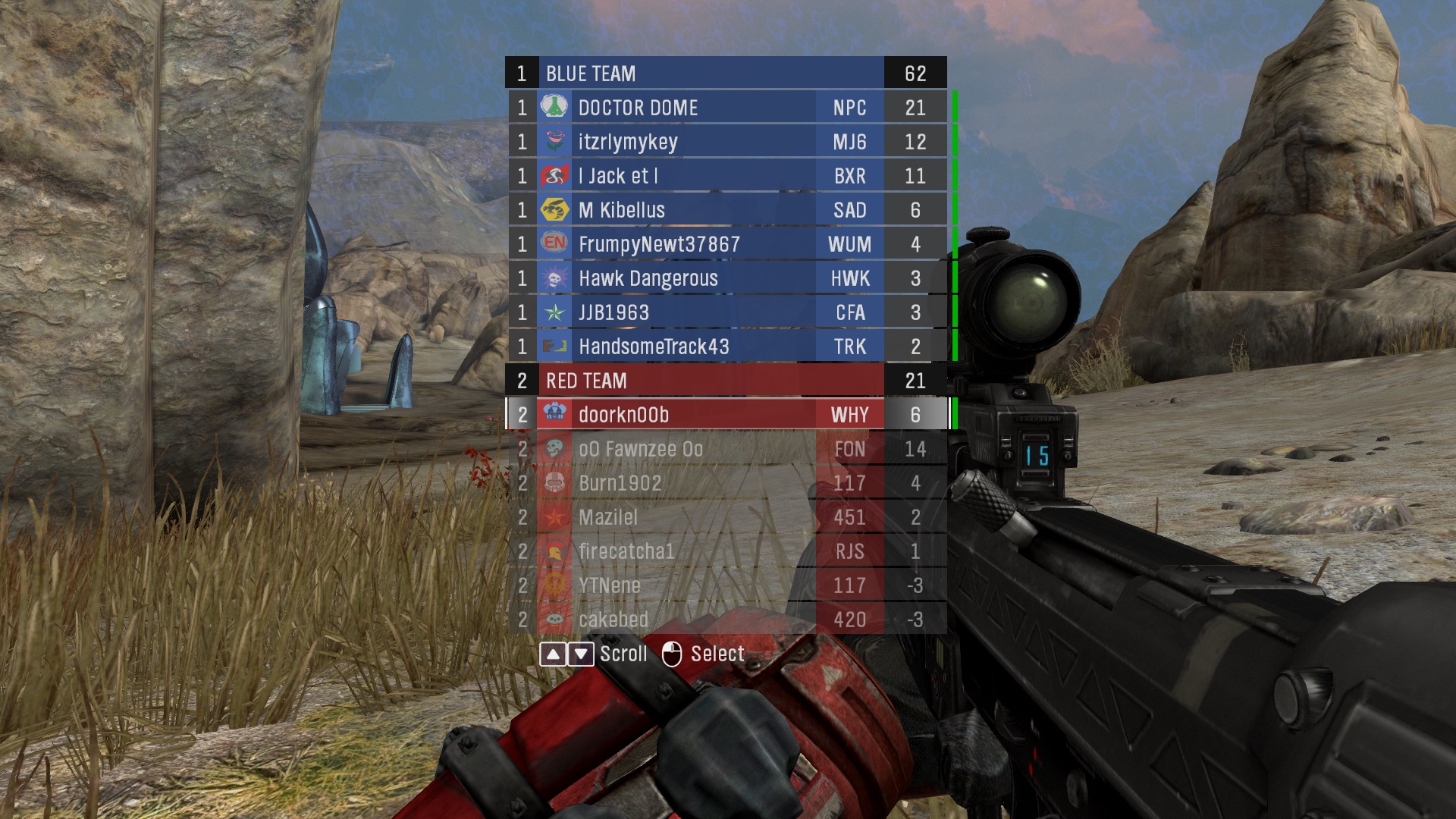Click the mouse Select icon
This screenshot has height=819, width=1456.
[672, 653]
